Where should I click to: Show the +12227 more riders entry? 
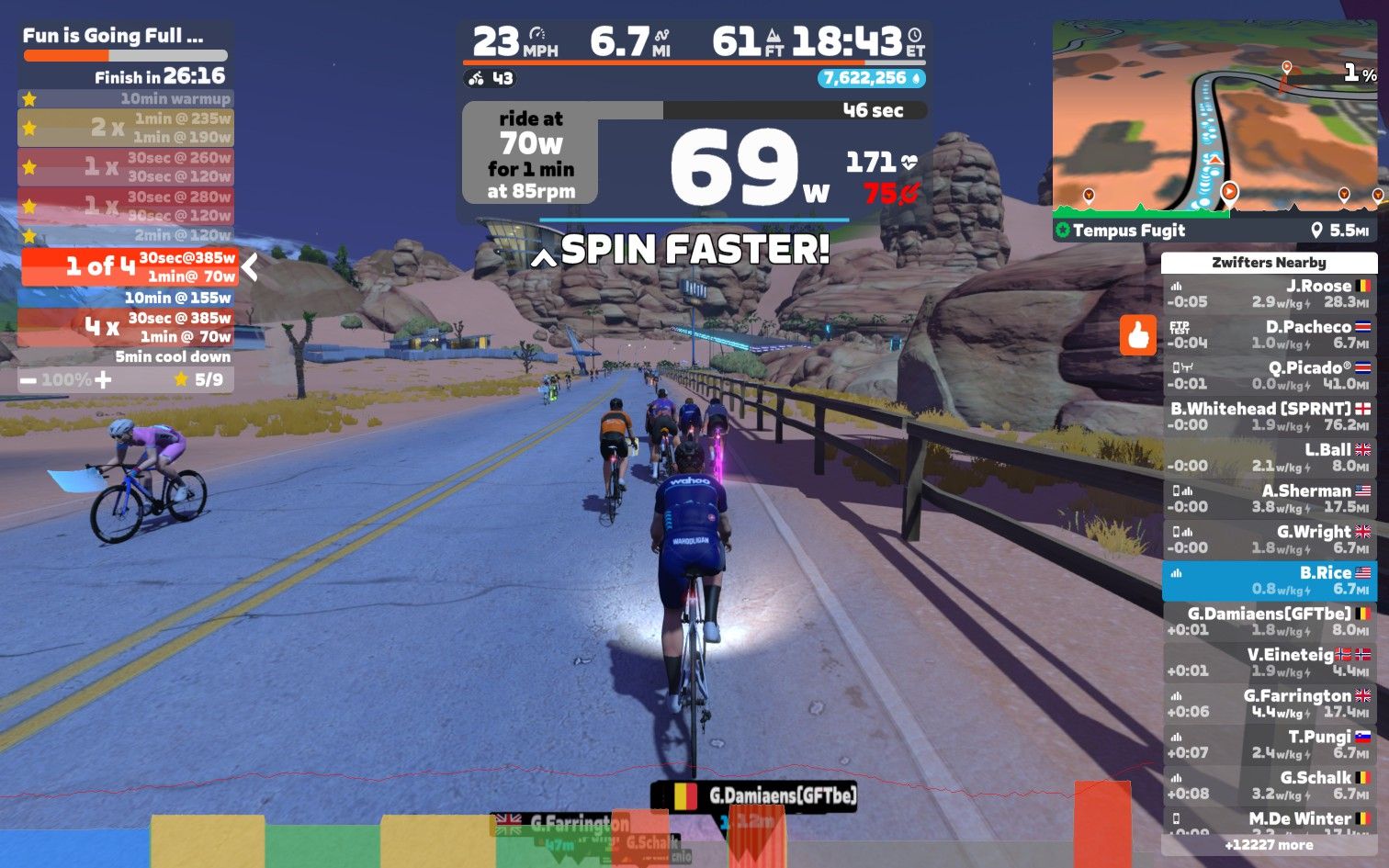coord(1269,845)
